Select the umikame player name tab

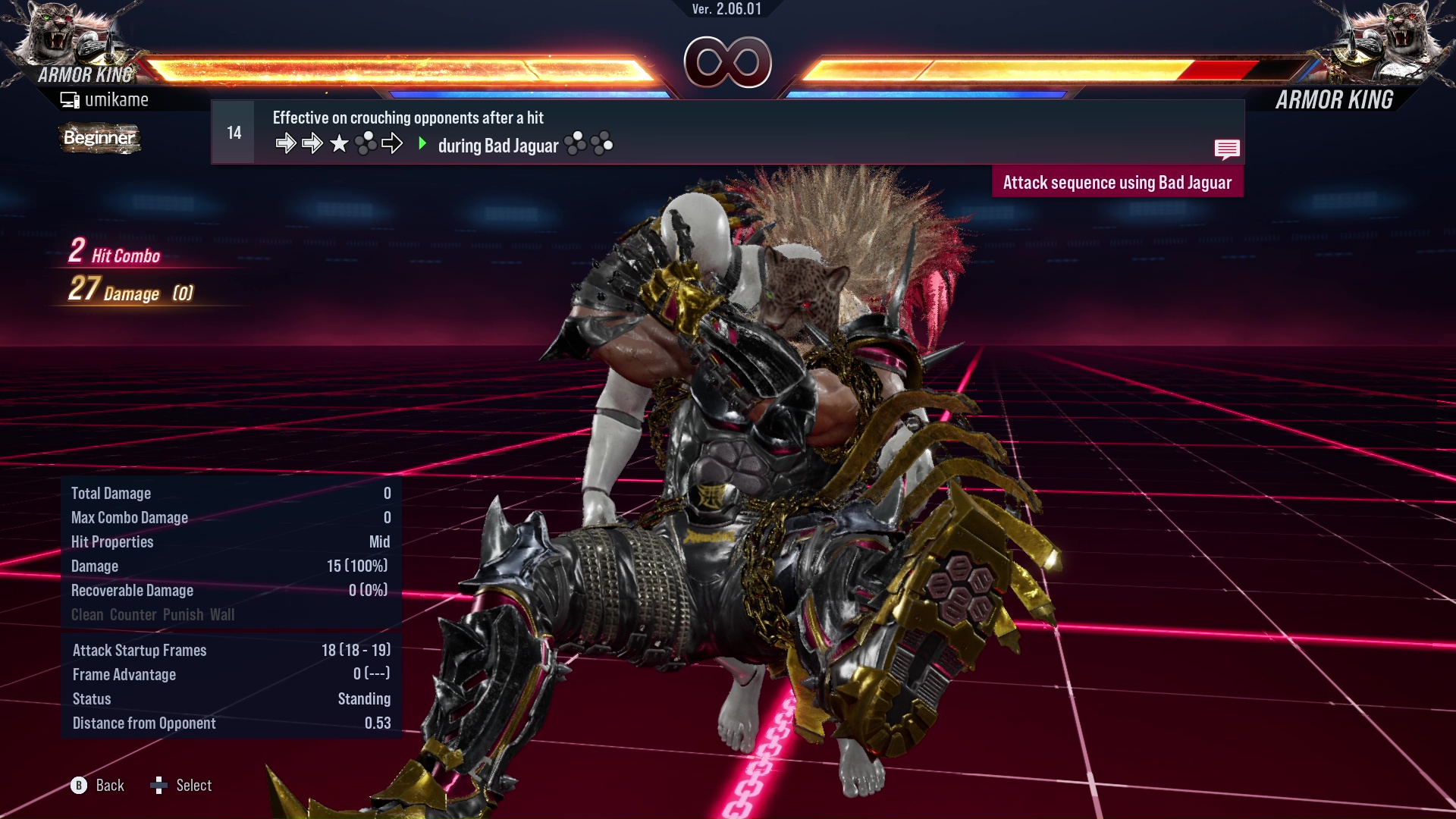(118, 99)
